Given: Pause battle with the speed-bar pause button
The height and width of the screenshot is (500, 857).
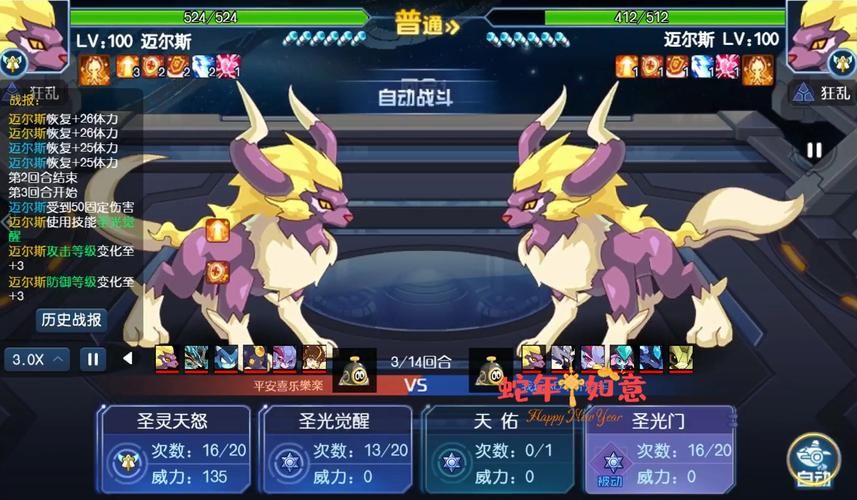Looking at the screenshot, I should coord(92,358).
